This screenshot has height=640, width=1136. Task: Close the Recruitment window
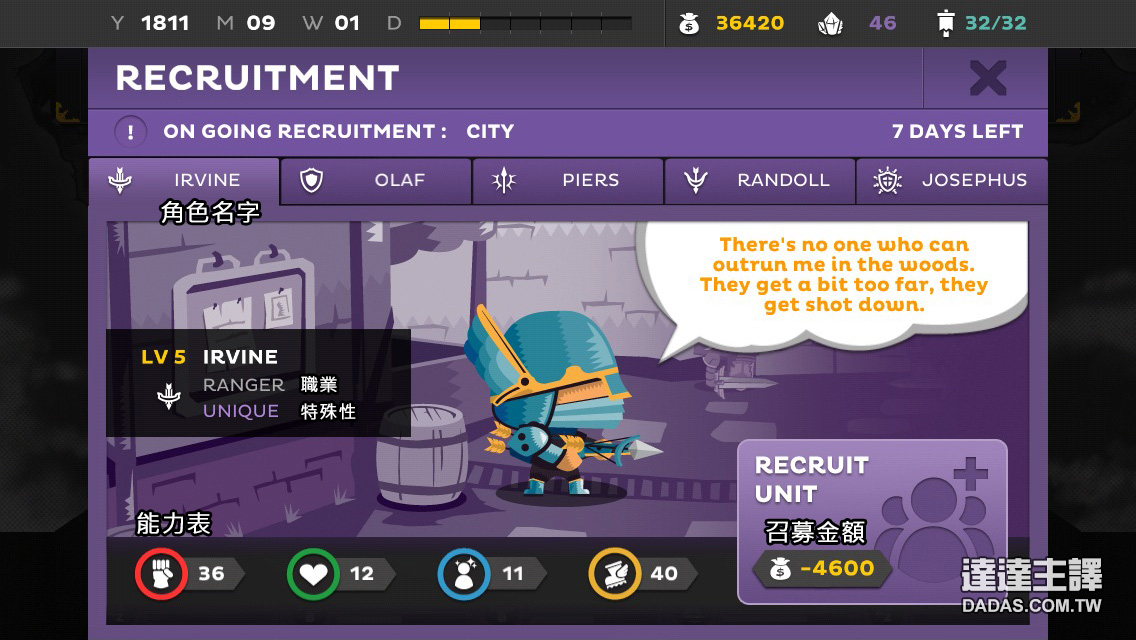click(987, 78)
